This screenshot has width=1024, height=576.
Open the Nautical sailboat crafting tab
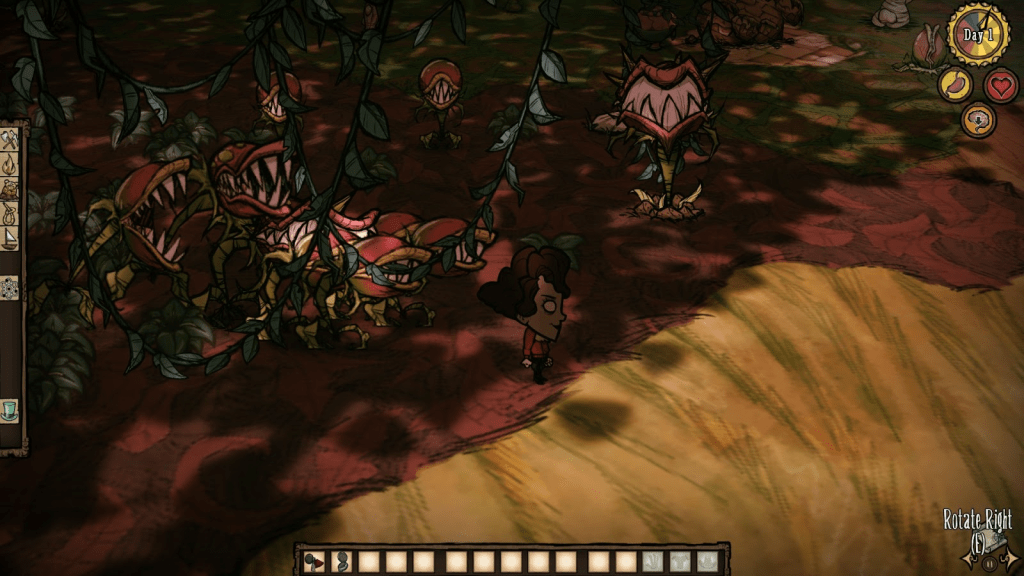10,237
